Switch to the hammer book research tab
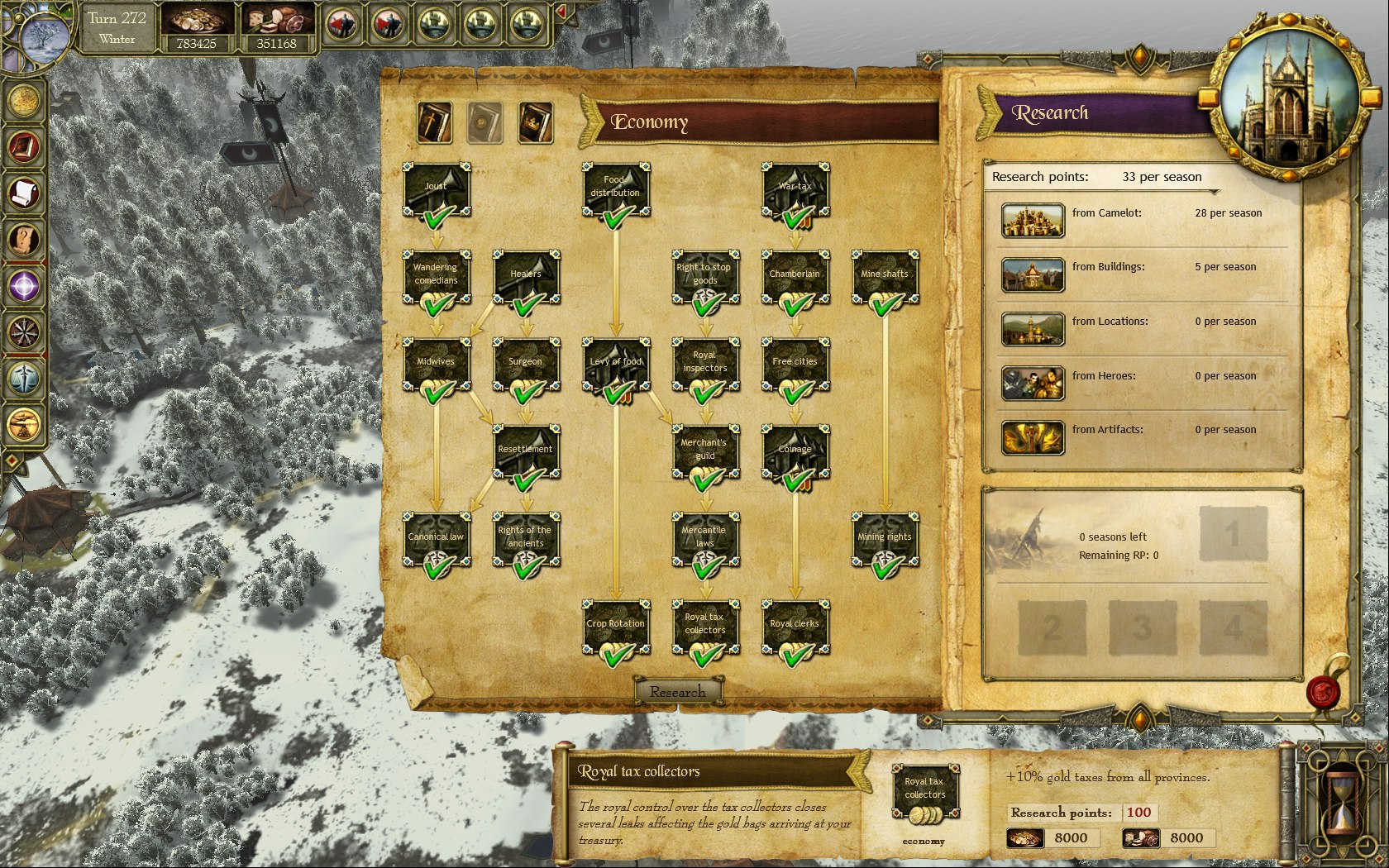1389x868 pixels. (435, 123)
